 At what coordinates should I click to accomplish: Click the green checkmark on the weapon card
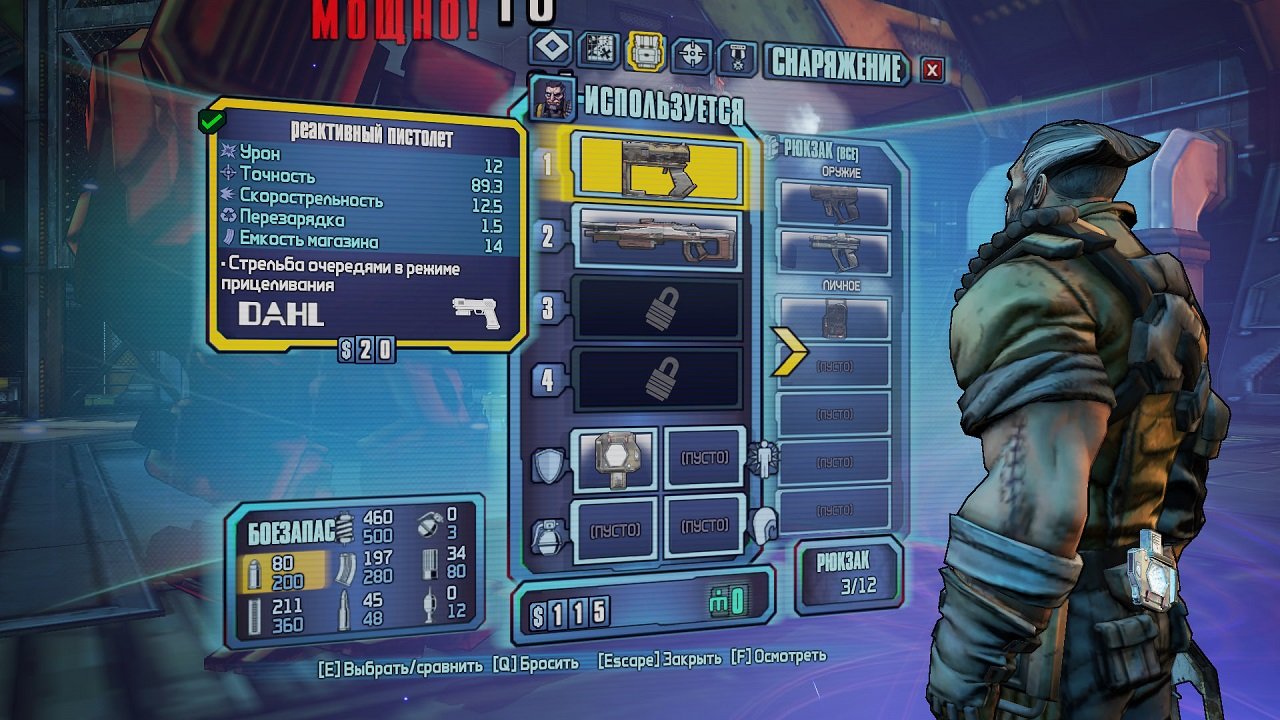[211, 120]
